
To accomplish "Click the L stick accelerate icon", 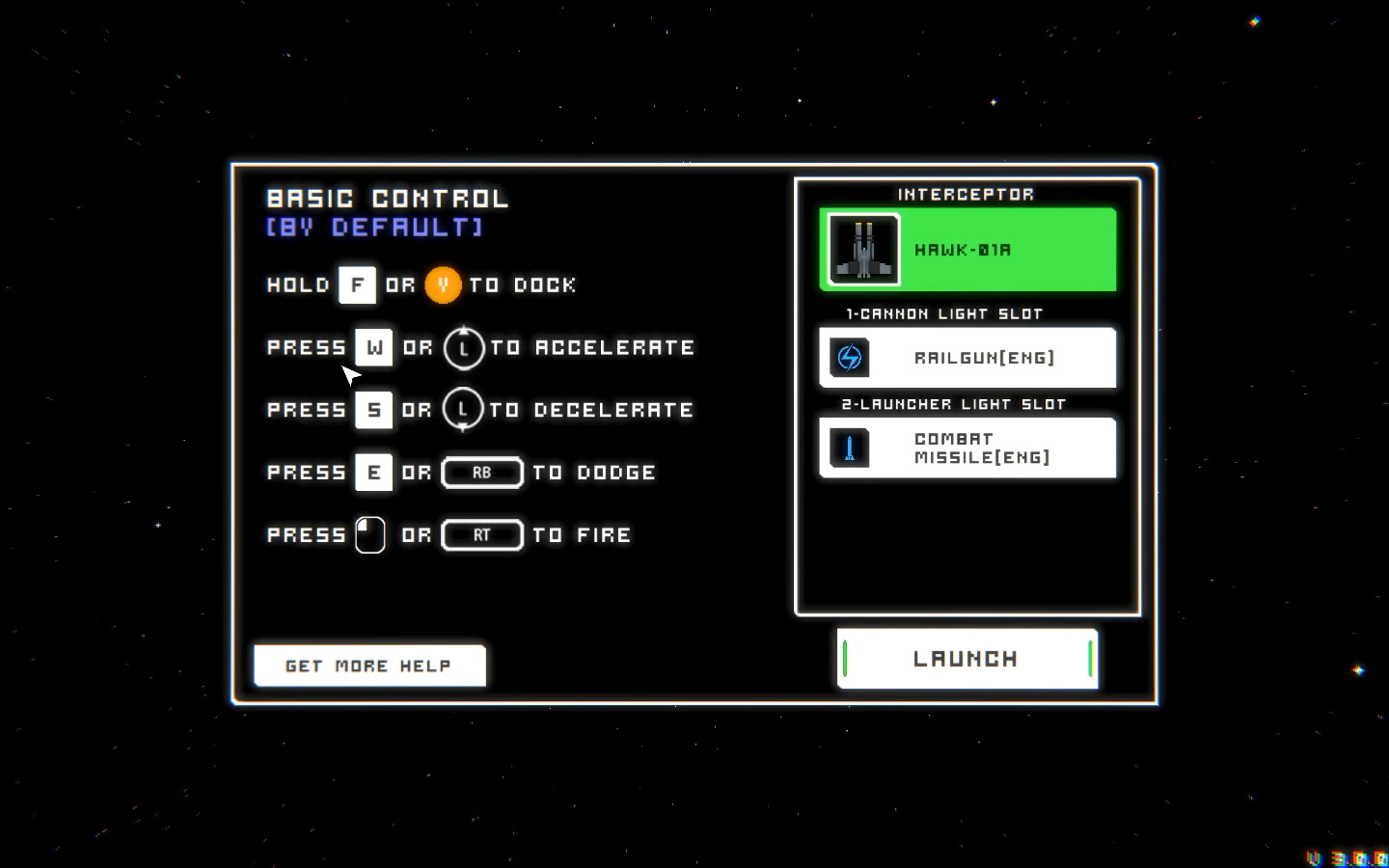I will [465, 348].
